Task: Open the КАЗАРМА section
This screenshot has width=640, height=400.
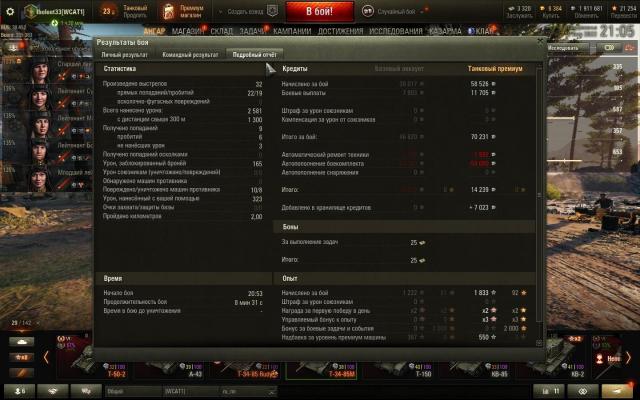Action: pyautogui.click(x=444, y=31)
